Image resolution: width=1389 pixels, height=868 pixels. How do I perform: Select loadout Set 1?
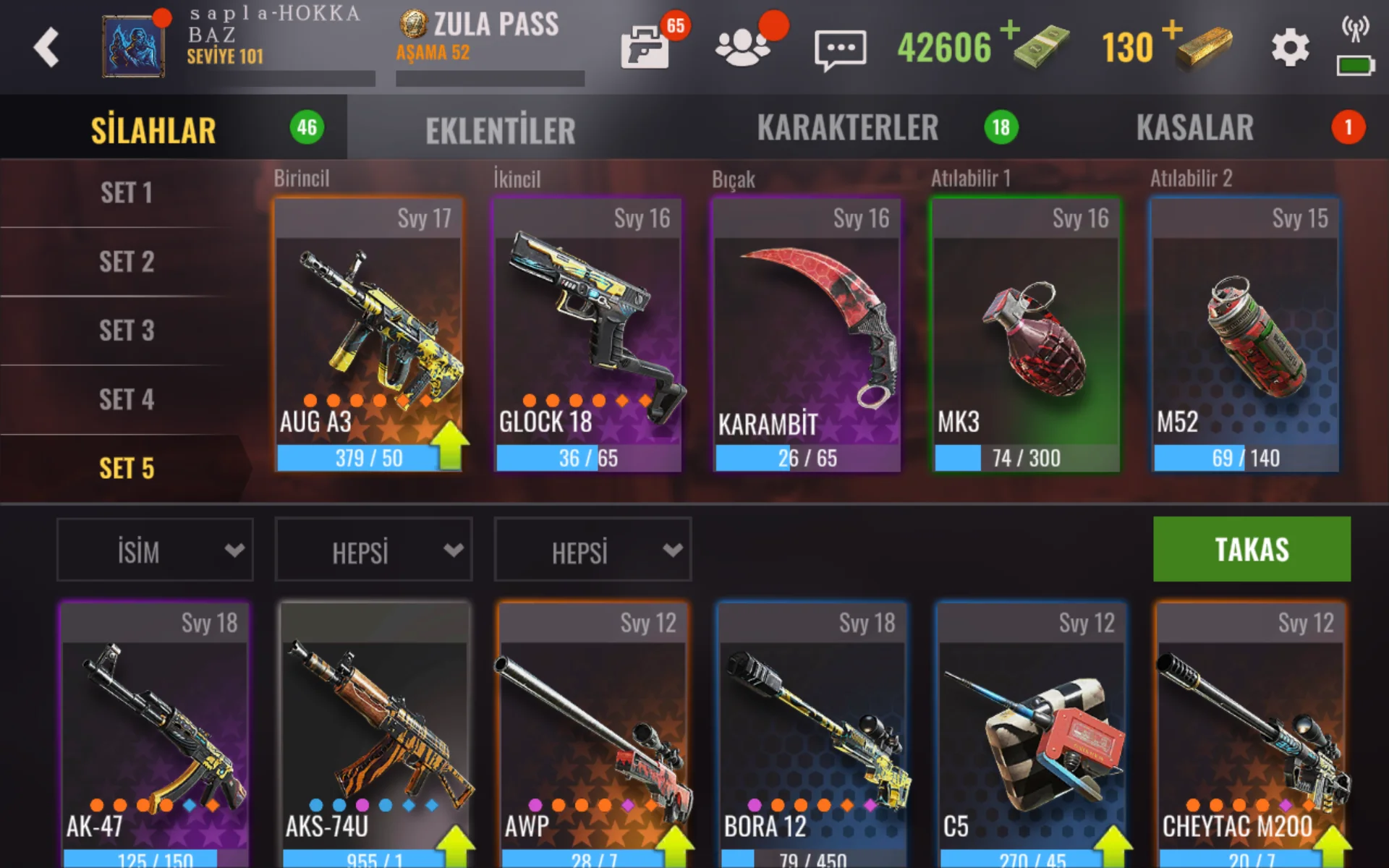tap(127, 193)
